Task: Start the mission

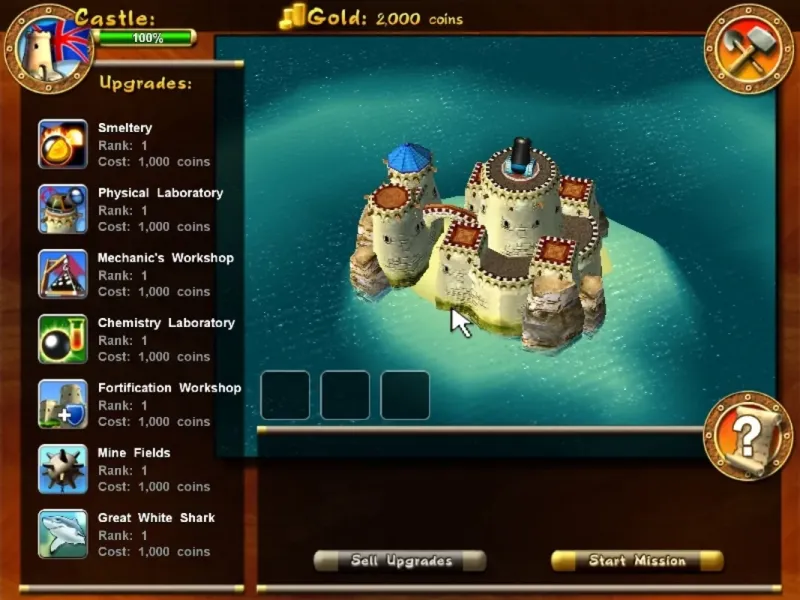Action: 637,561
